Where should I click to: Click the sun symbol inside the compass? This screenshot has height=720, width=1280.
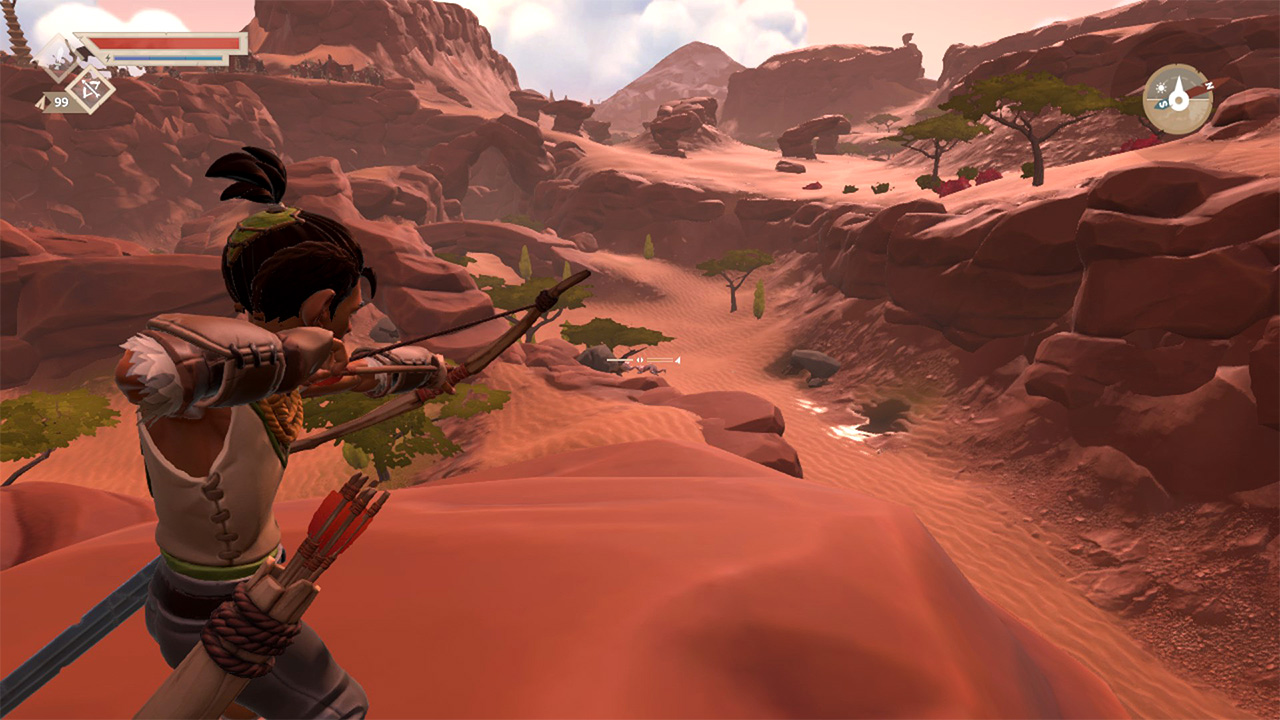coord(1161,87)
